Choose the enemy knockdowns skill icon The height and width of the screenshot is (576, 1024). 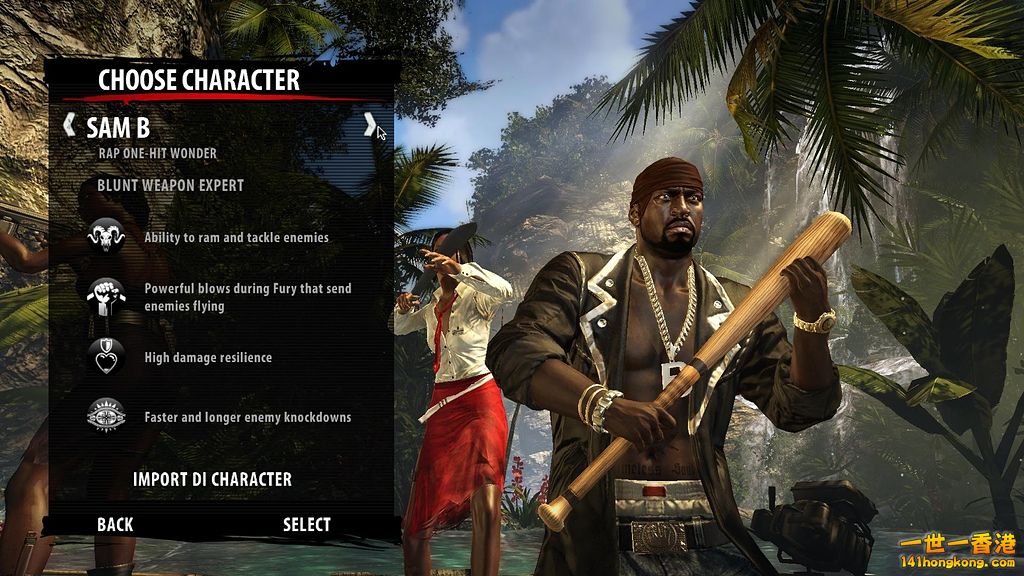pos(105,417)
